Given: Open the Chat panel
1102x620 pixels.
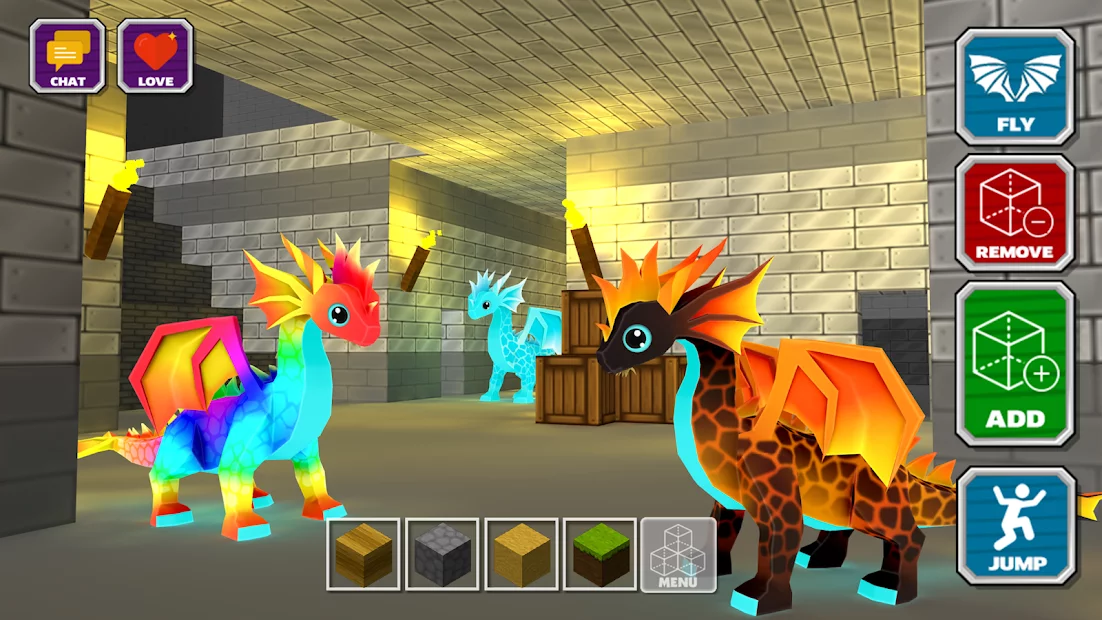Looking at the screenshot, I should (x=67, y=56).
